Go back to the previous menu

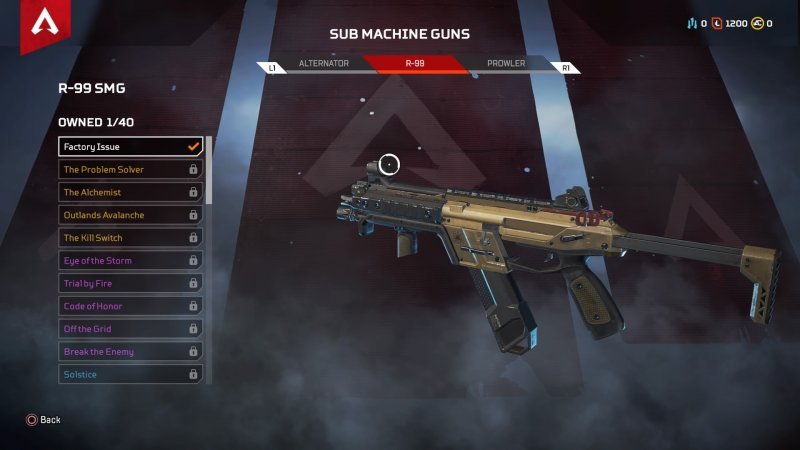[43, 420]
